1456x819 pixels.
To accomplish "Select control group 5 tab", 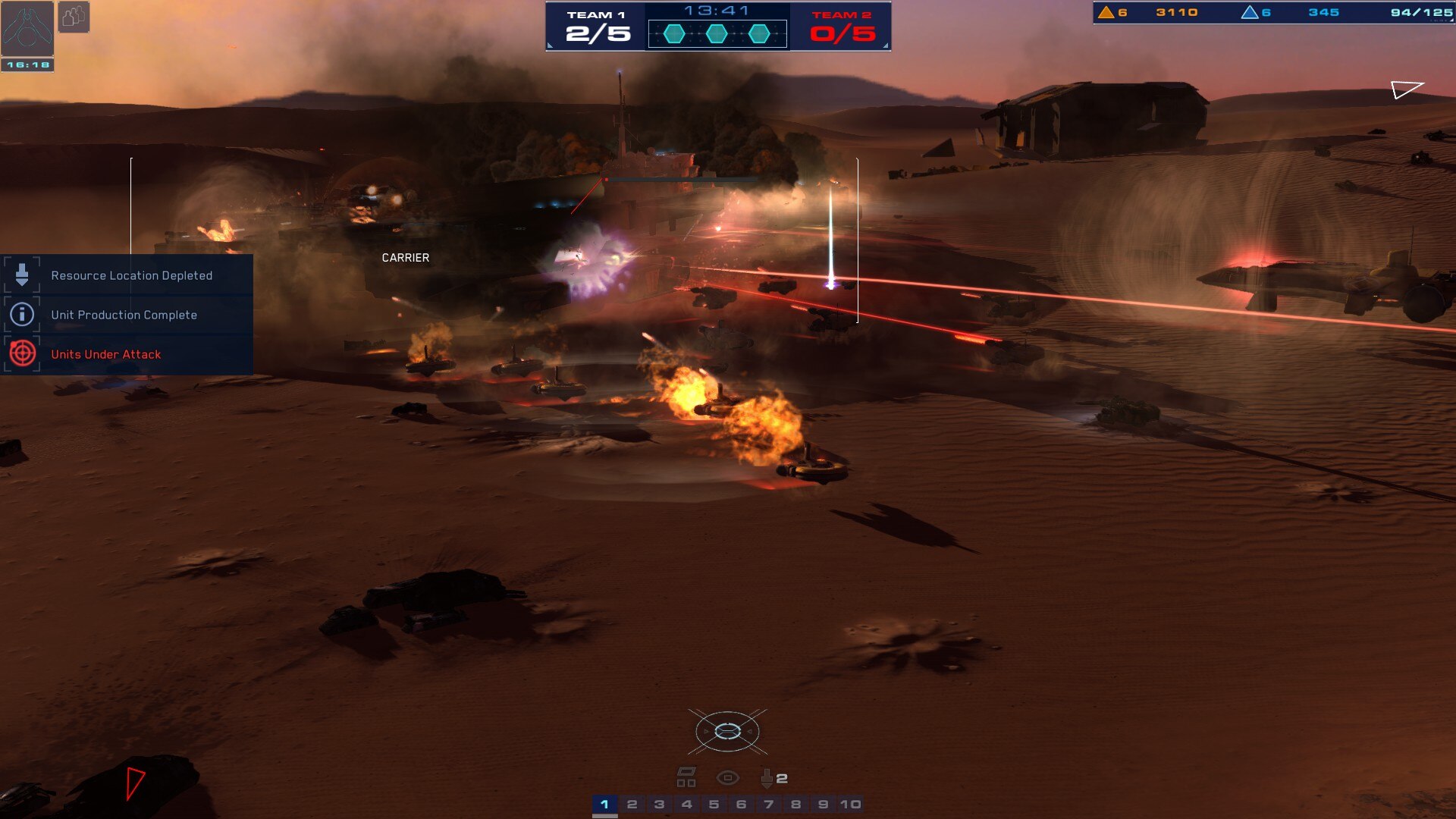I will (x=713, y=805).
